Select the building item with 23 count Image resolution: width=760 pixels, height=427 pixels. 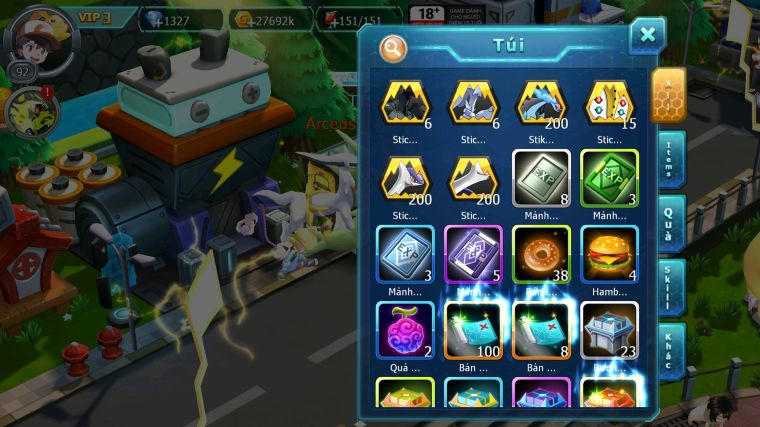point(609,329)
